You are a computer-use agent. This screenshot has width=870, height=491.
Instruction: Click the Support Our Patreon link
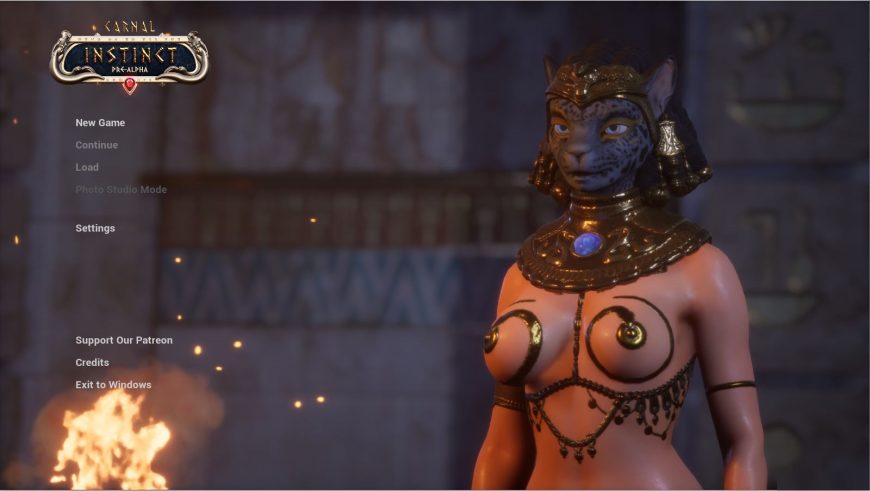[x=124, y=340]
